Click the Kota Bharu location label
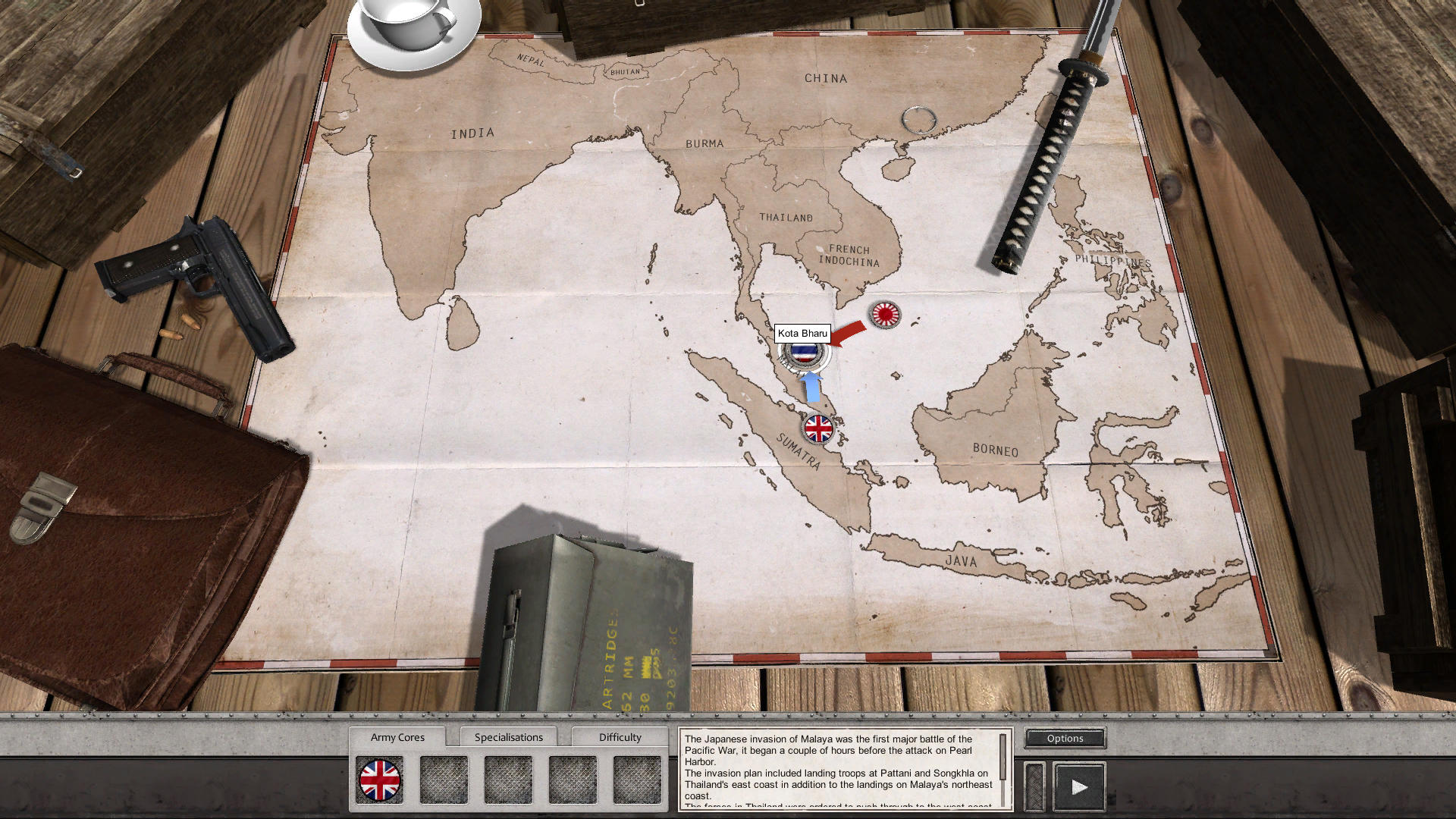 click(x=803, y=333)
